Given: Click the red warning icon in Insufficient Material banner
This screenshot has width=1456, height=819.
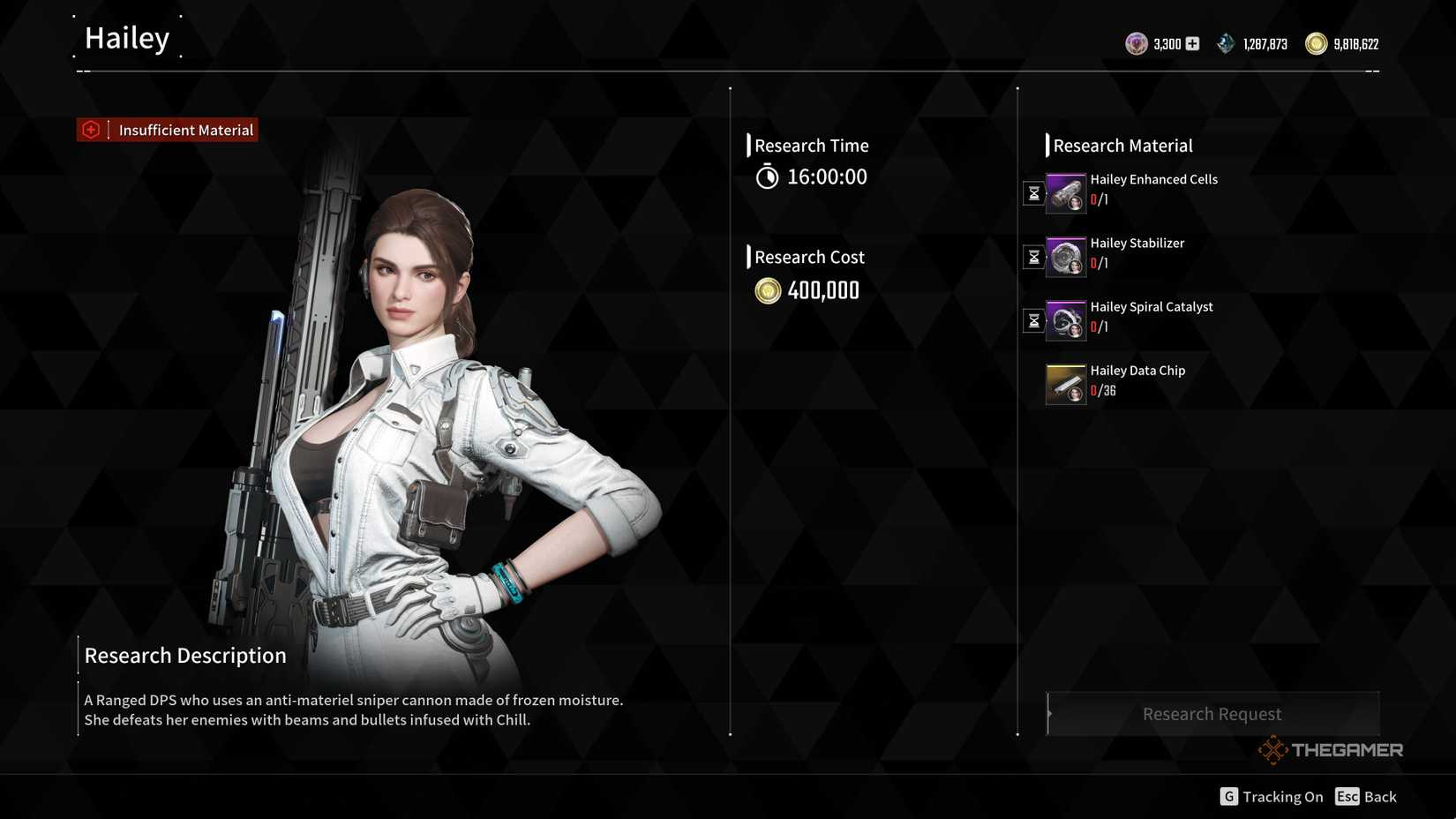Looking at the screenshot, I should pyautogui.click(x=90, y=129).
